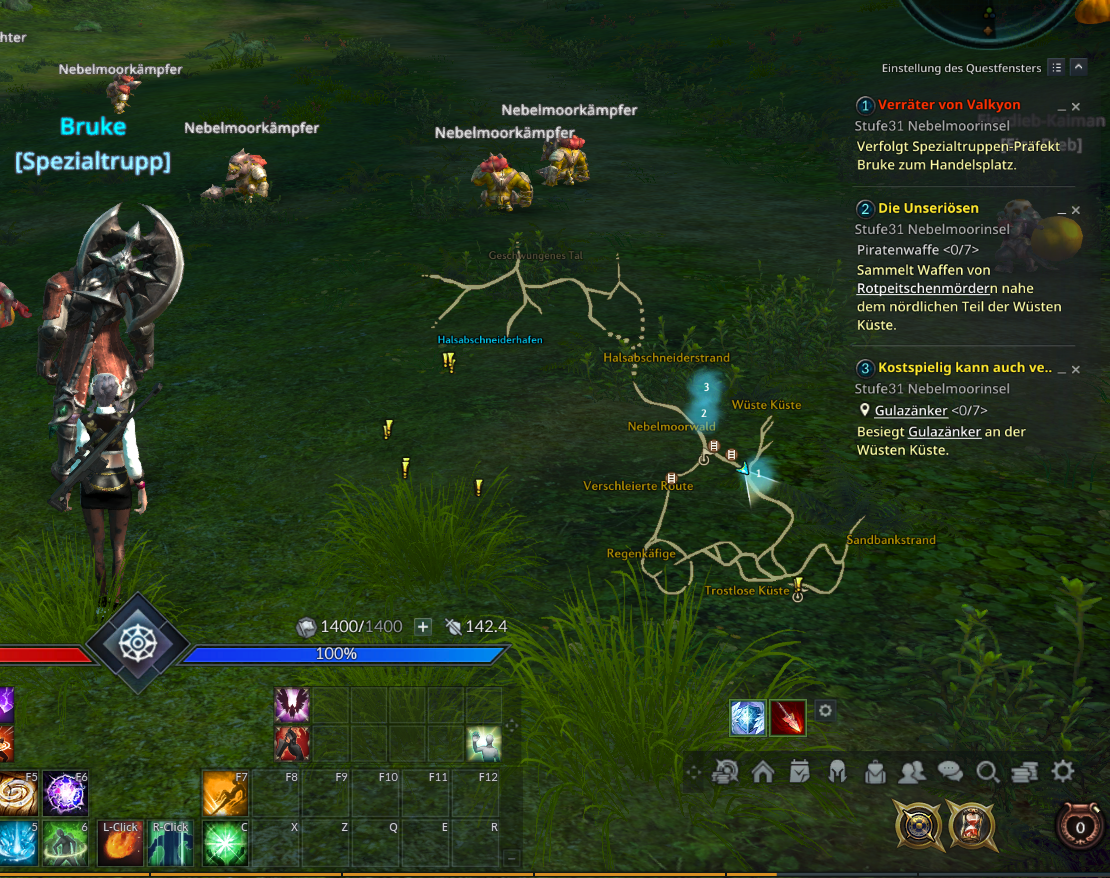Click the plus button next to 1400/1400
The width and height of the screenshot is (1110, 878).
423,627
